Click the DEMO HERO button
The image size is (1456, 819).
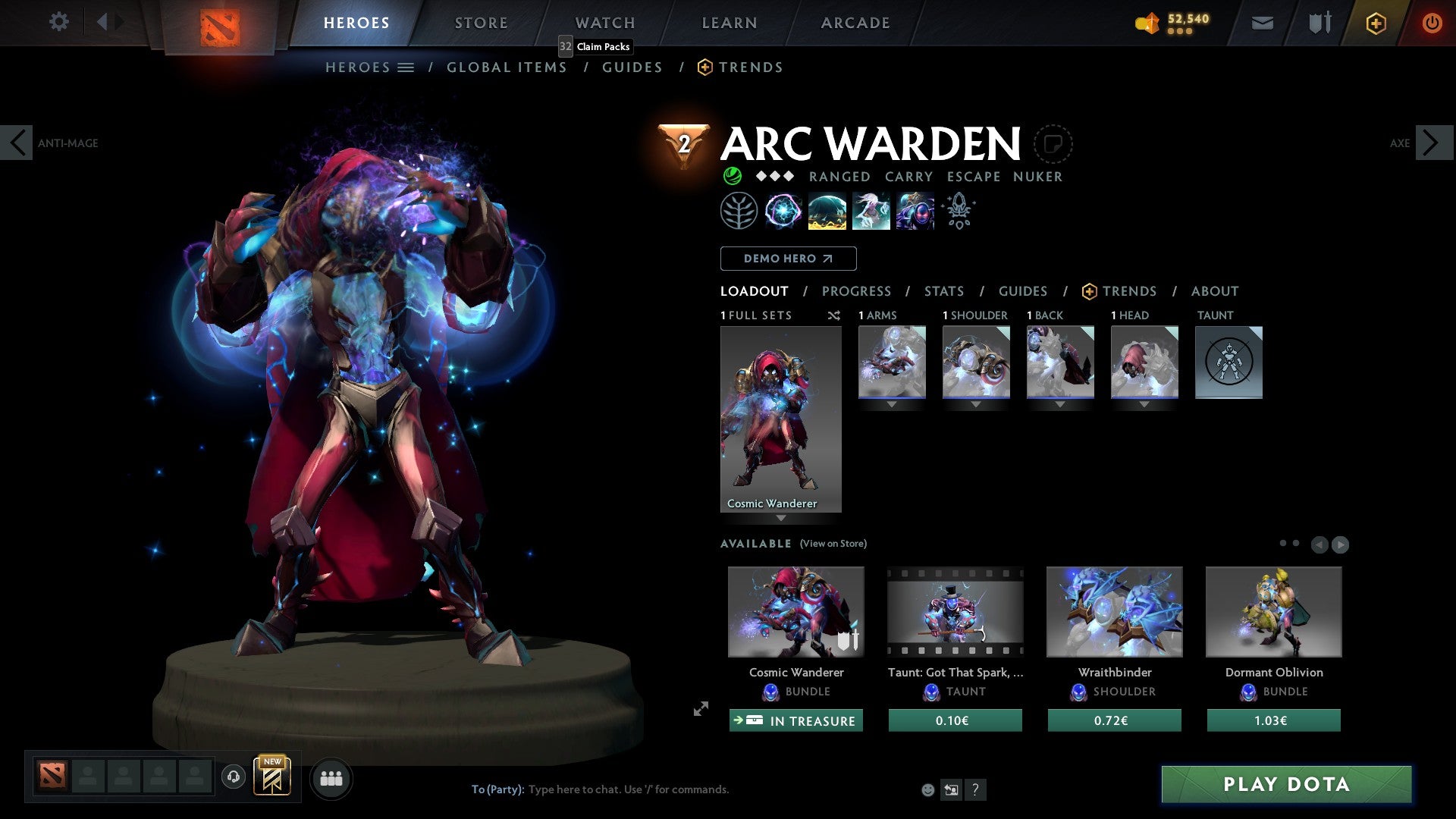tap(788, 258)
